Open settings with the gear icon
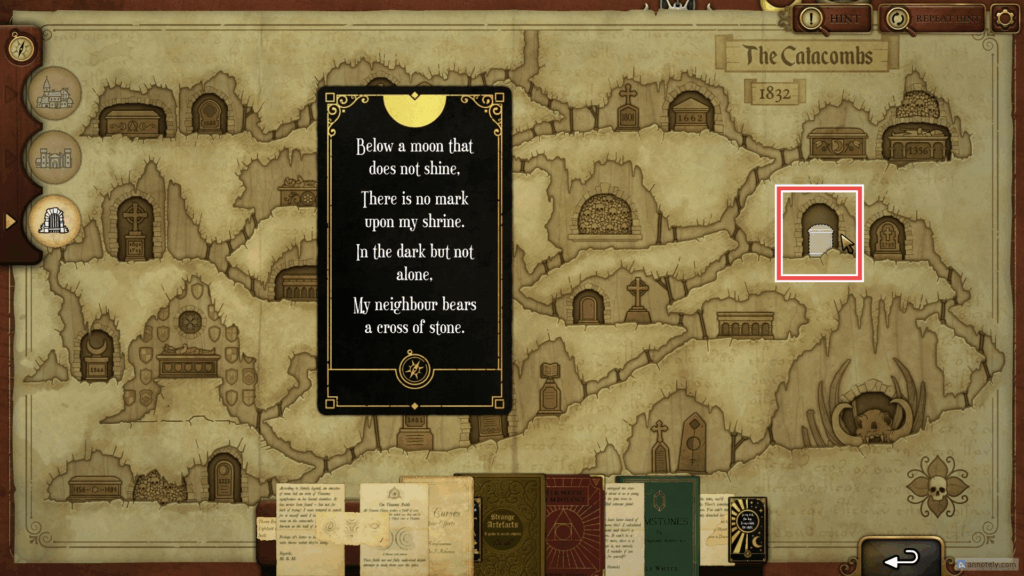1024x576 pixels. pyautogui.click(x=1004, y=18)
